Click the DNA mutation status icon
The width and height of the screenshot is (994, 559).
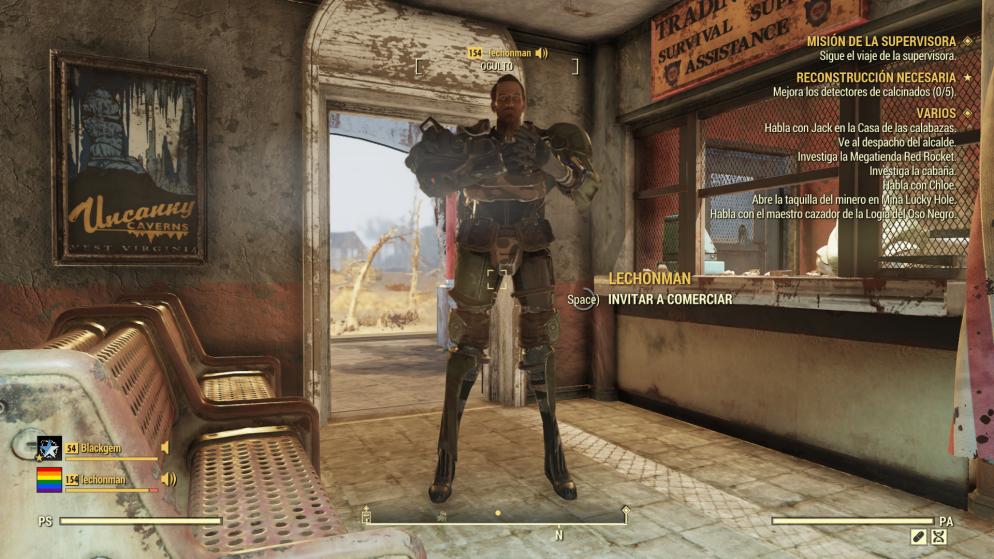tap(938, 537)
